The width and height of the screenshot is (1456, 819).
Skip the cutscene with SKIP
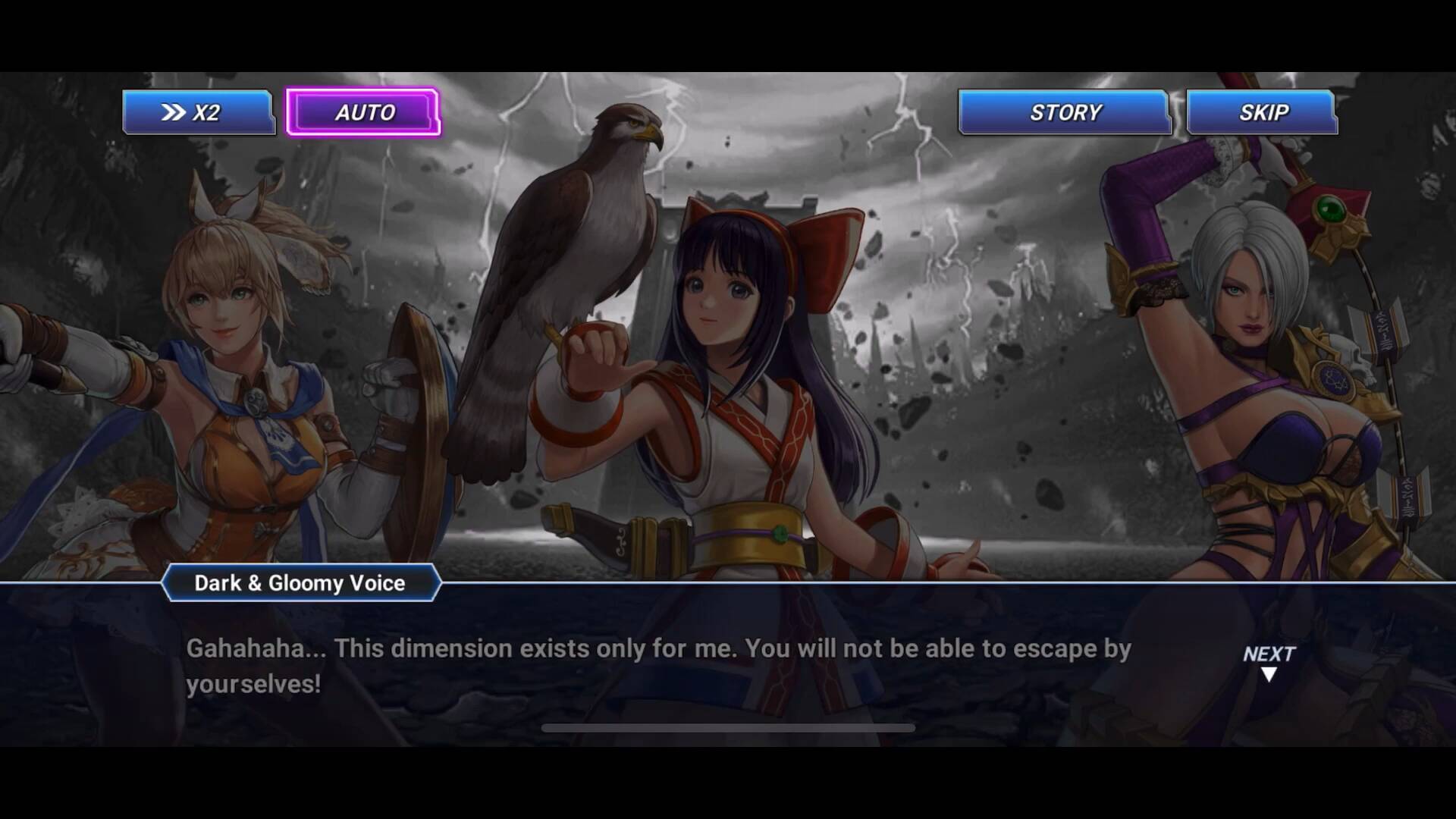click(1262, 112)
